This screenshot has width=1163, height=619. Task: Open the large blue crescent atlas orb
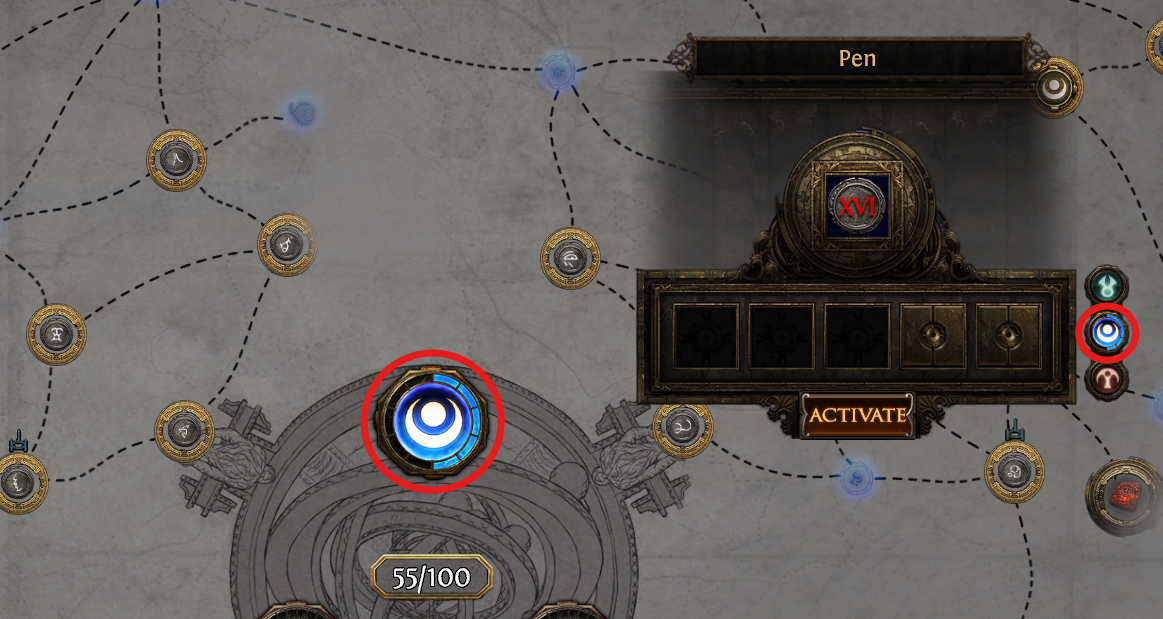431,421
